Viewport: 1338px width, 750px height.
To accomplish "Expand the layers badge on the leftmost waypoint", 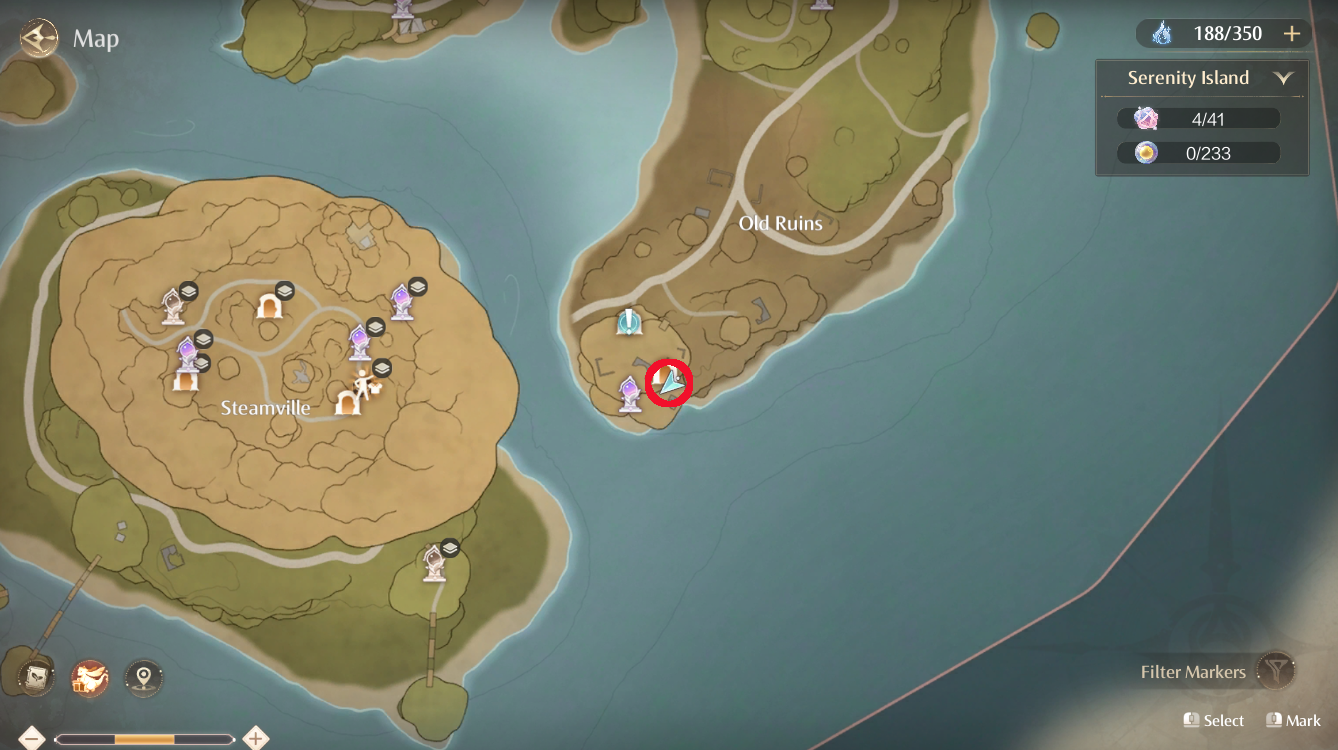I will click(x=191, y=290).
